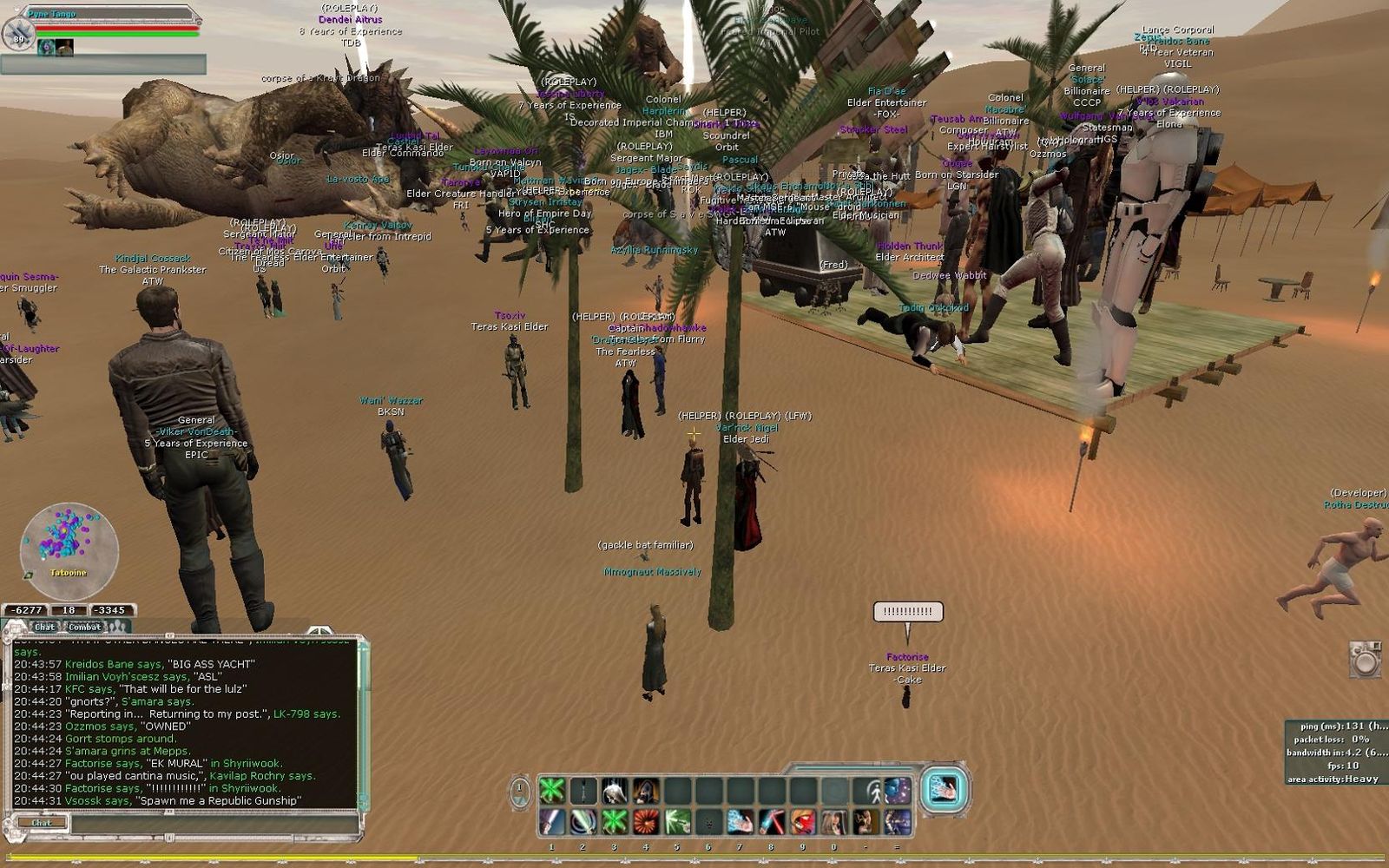Click the white figure silhouette toolbar slot
This screenshot has height=868, width=1389.
(868, 791)
